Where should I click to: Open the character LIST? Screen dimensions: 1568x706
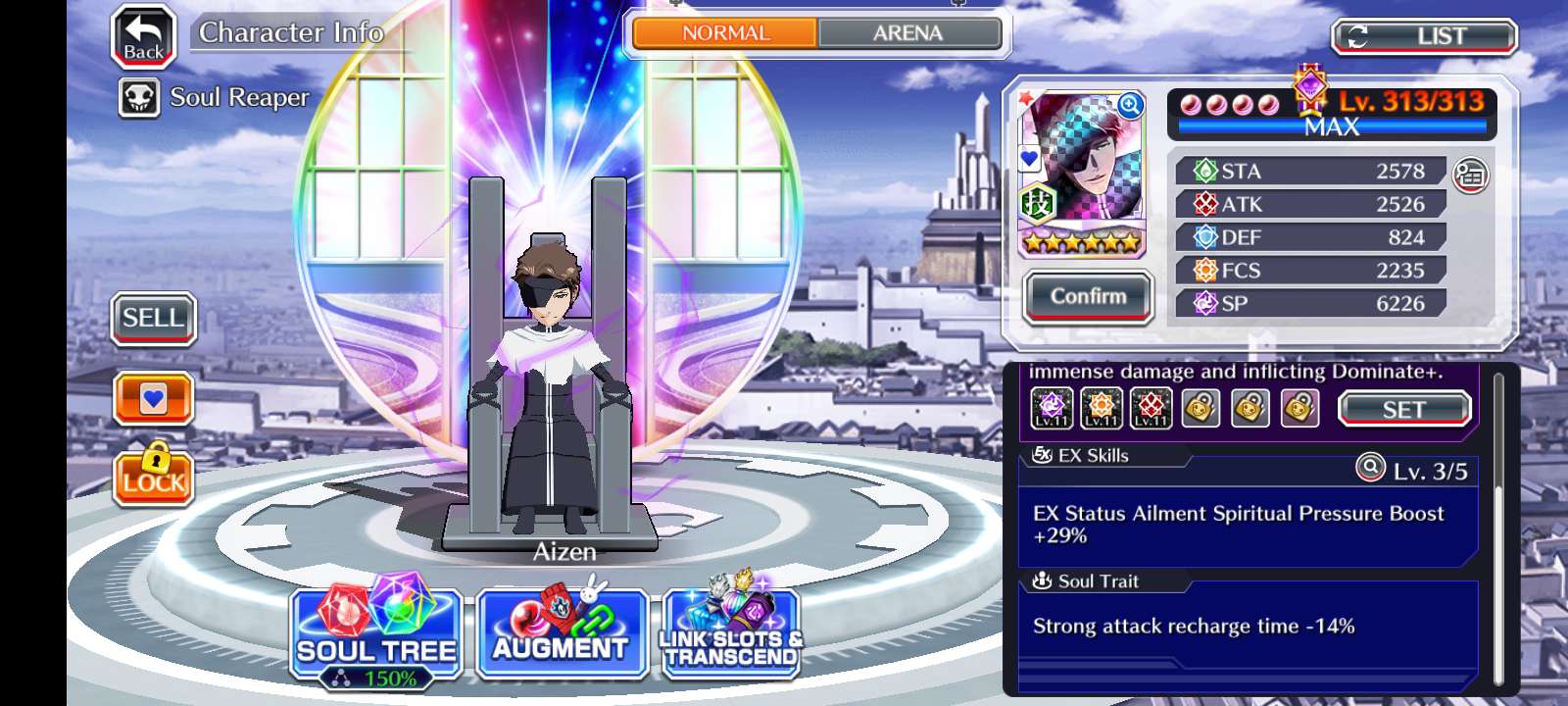click(1424, 37)
